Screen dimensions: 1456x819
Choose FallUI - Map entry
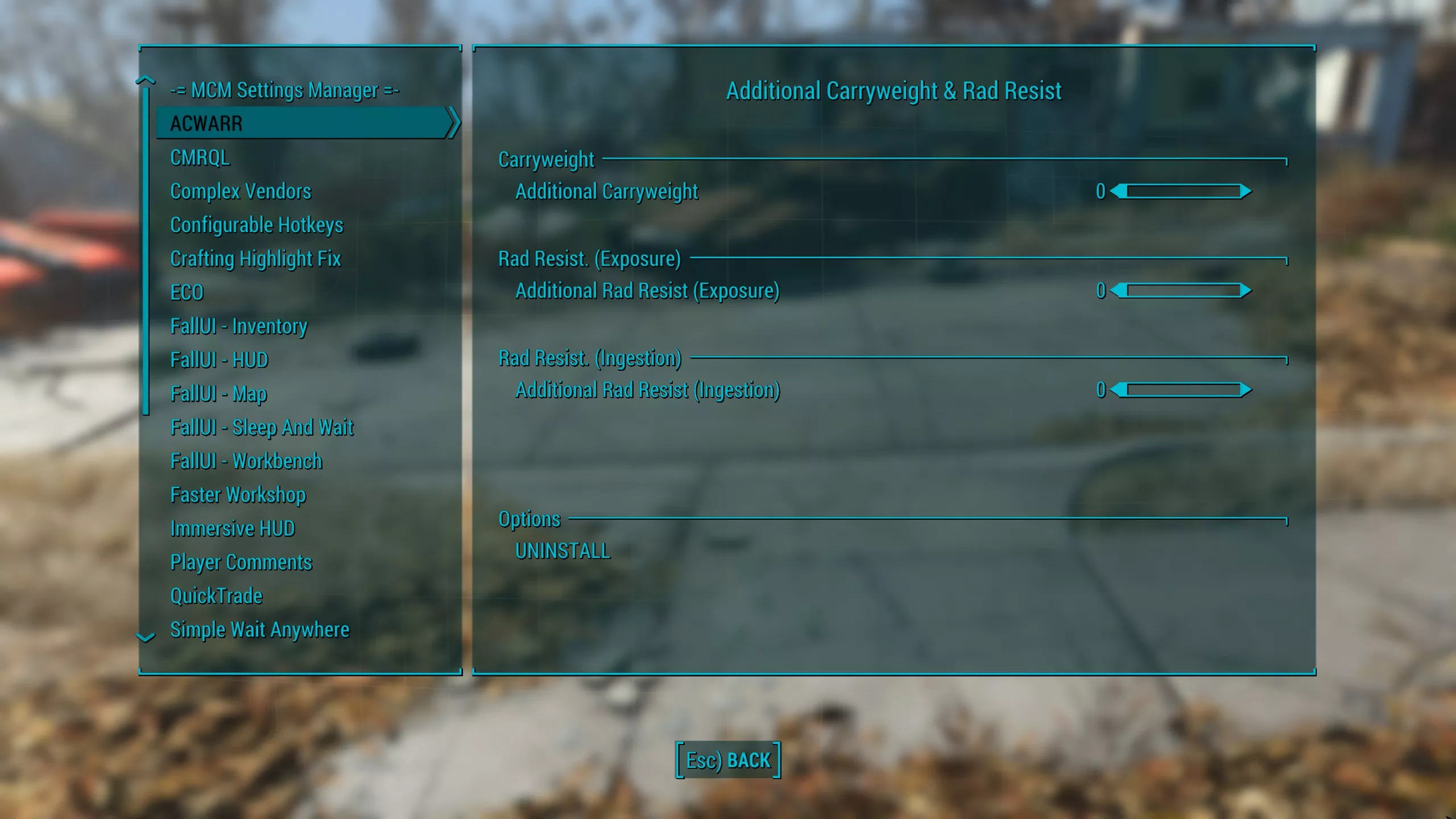(x=218, y=394)
